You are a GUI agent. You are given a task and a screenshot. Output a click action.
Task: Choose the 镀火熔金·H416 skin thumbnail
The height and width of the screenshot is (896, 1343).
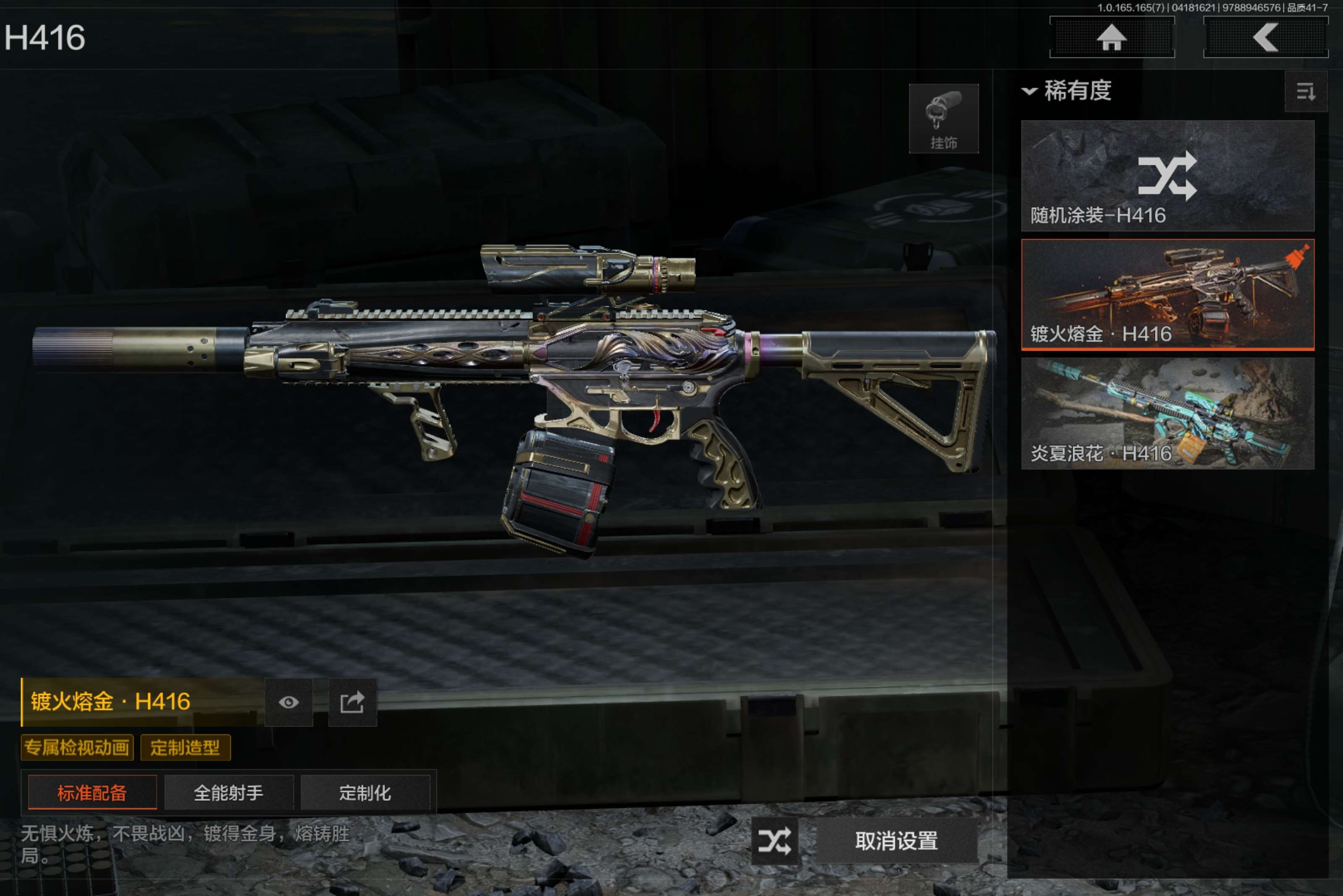pyautogui.click(x=1167, y=294)
